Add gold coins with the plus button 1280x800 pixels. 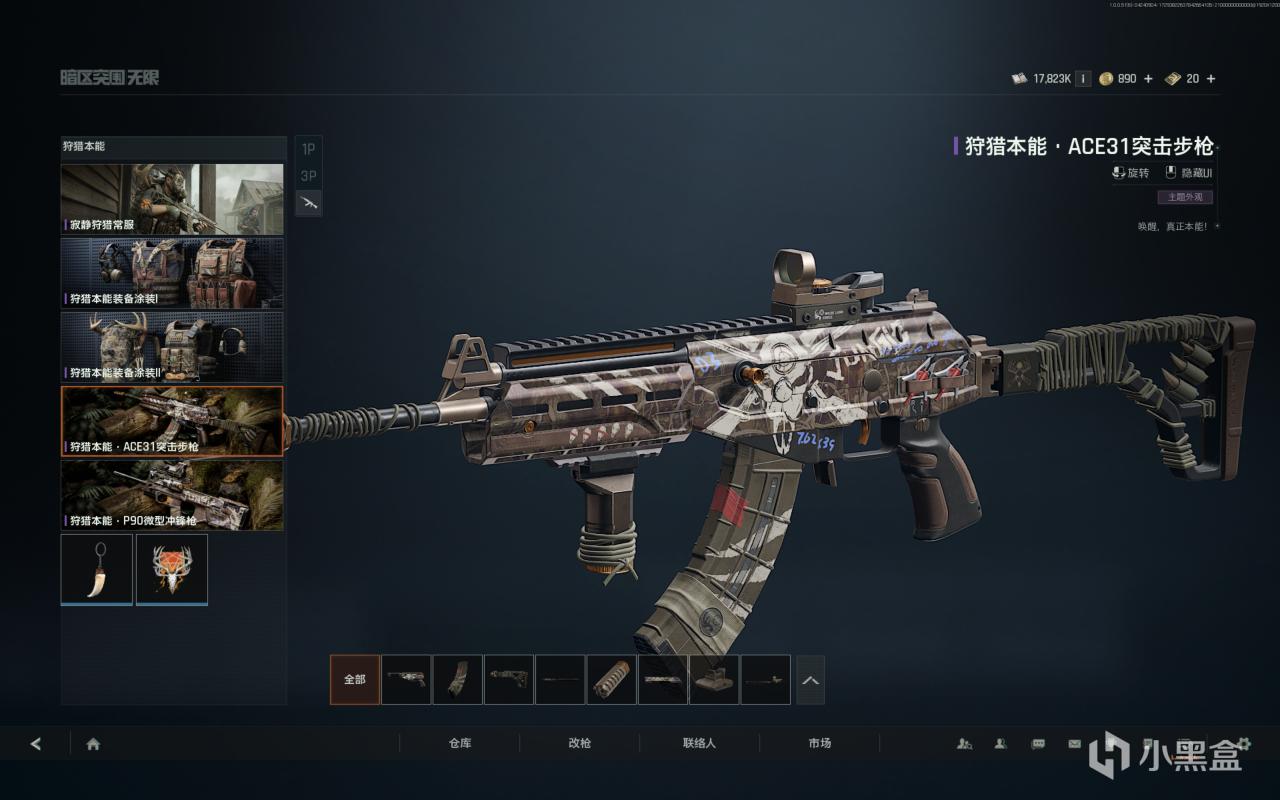(1148, 79)
